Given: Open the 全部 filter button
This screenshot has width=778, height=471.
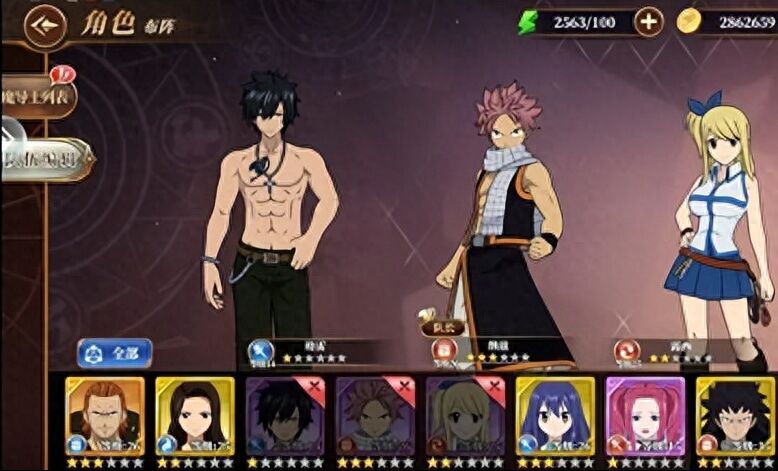Looking at the screenshot, I should 115,353.
